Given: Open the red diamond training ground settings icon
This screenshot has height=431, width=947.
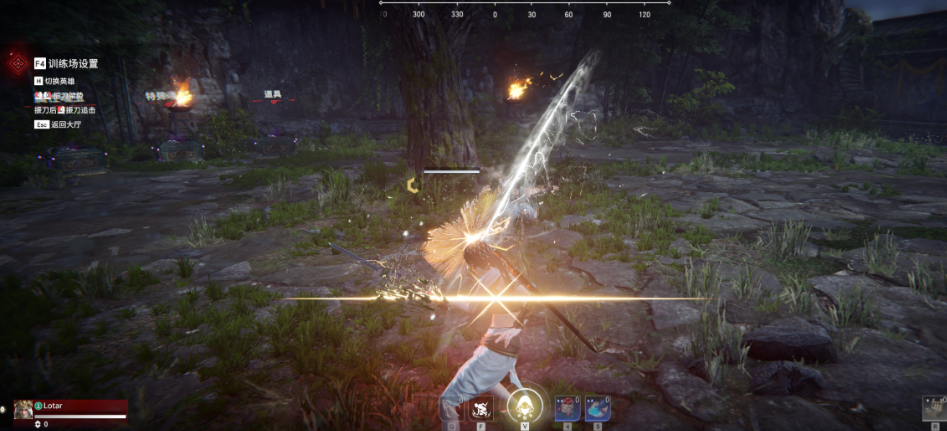Looking at the screenshot, I should pyautogui.click(x=17, y=63).
